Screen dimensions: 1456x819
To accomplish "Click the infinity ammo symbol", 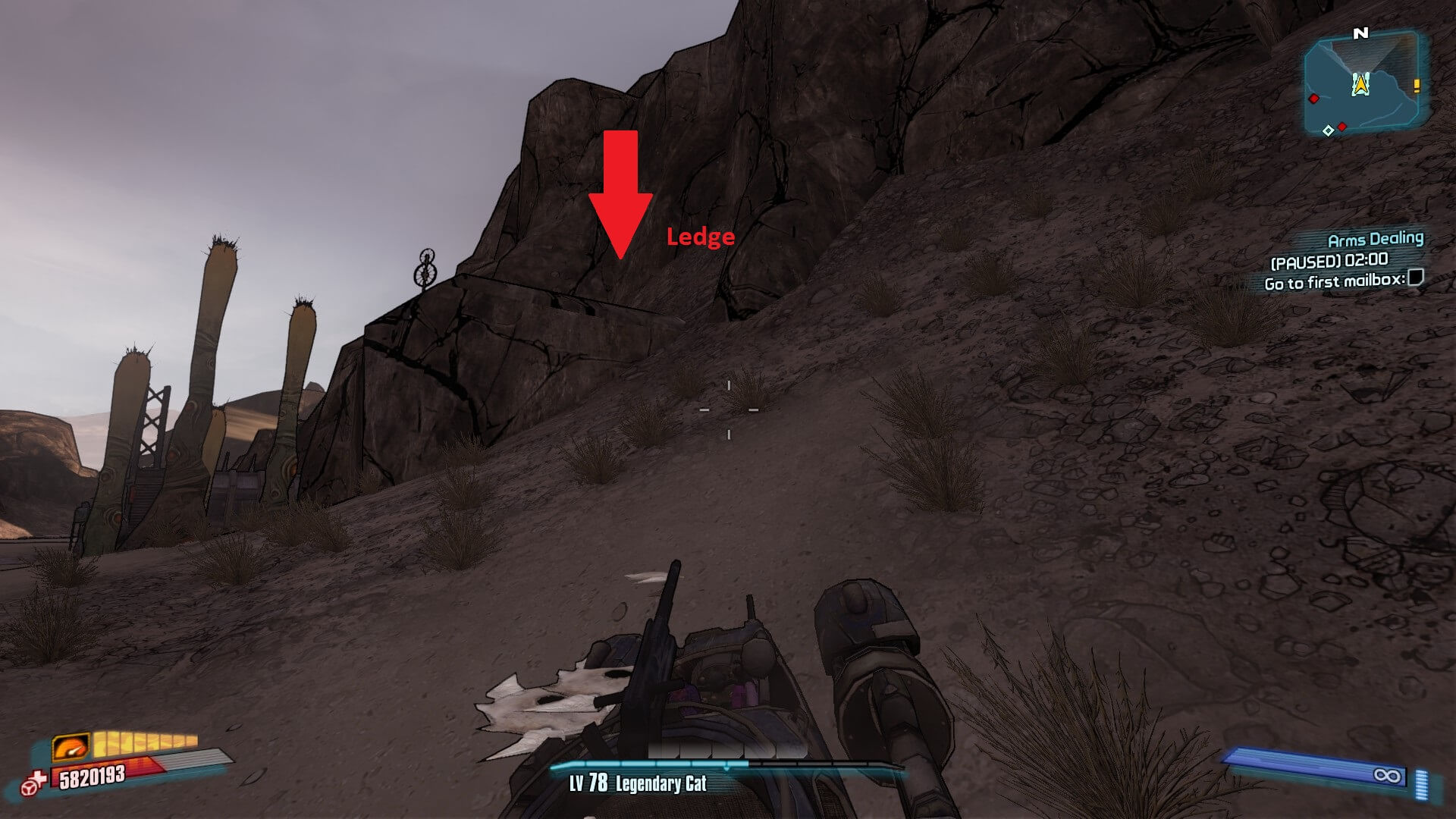I will pyautogui.click(x=1389, y=775).
